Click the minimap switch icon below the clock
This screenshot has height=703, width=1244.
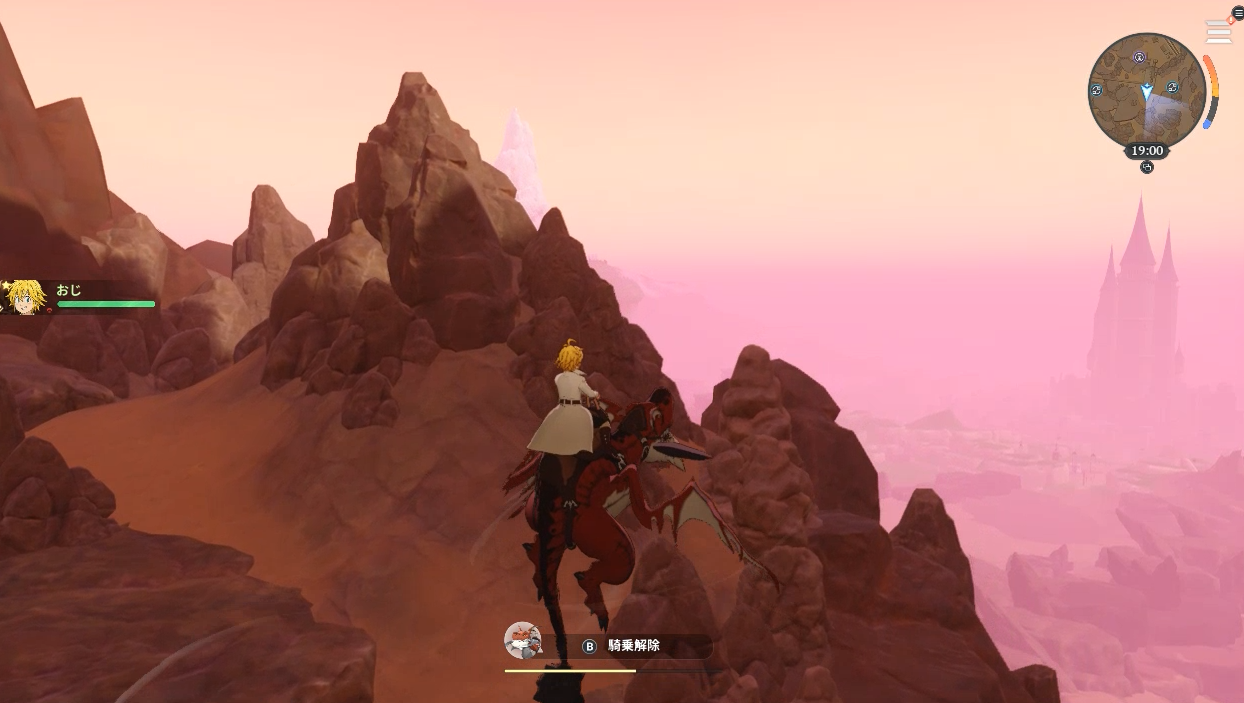tap(1147, 167)
